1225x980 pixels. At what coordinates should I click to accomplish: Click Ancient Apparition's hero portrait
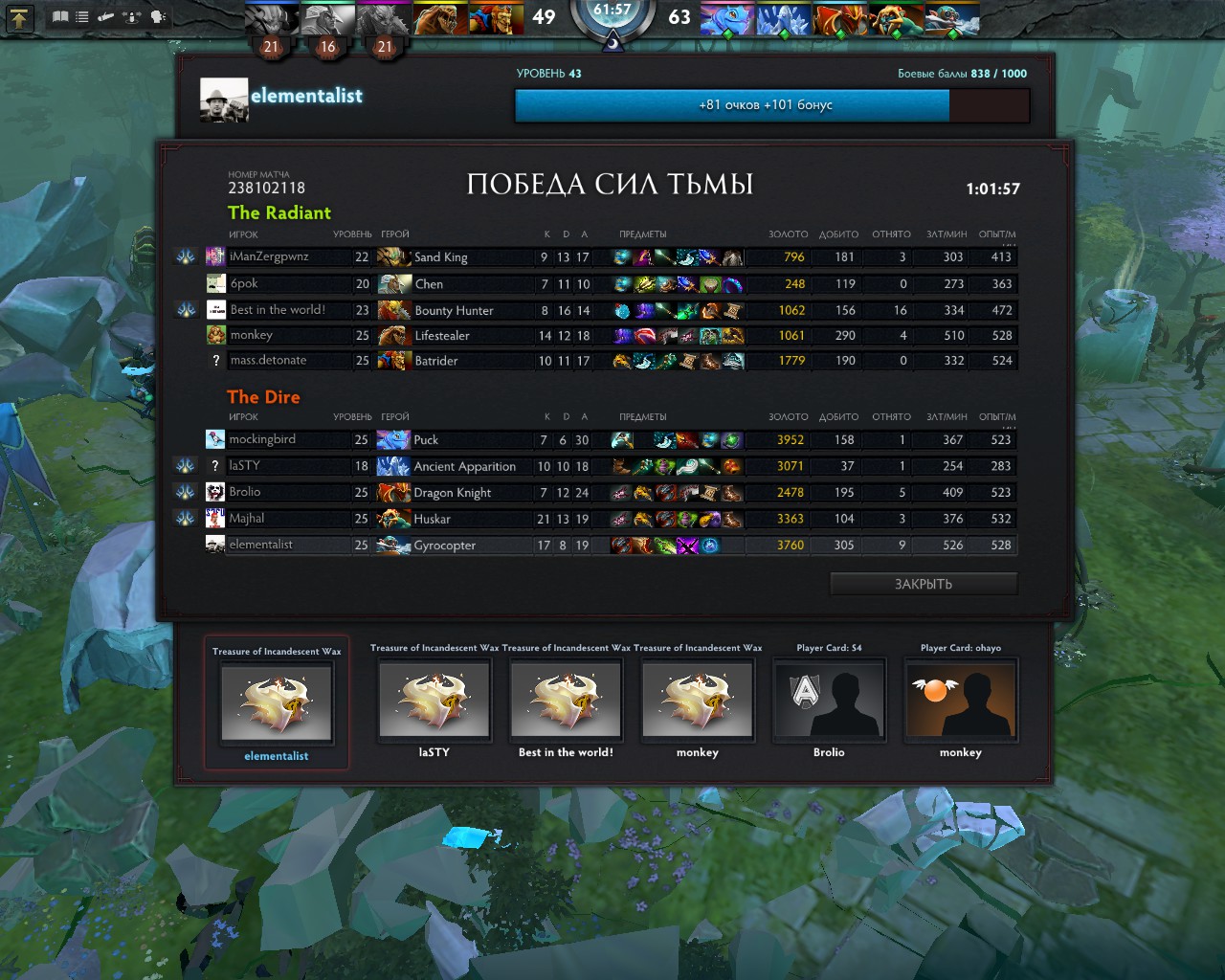tap(395, 466)
